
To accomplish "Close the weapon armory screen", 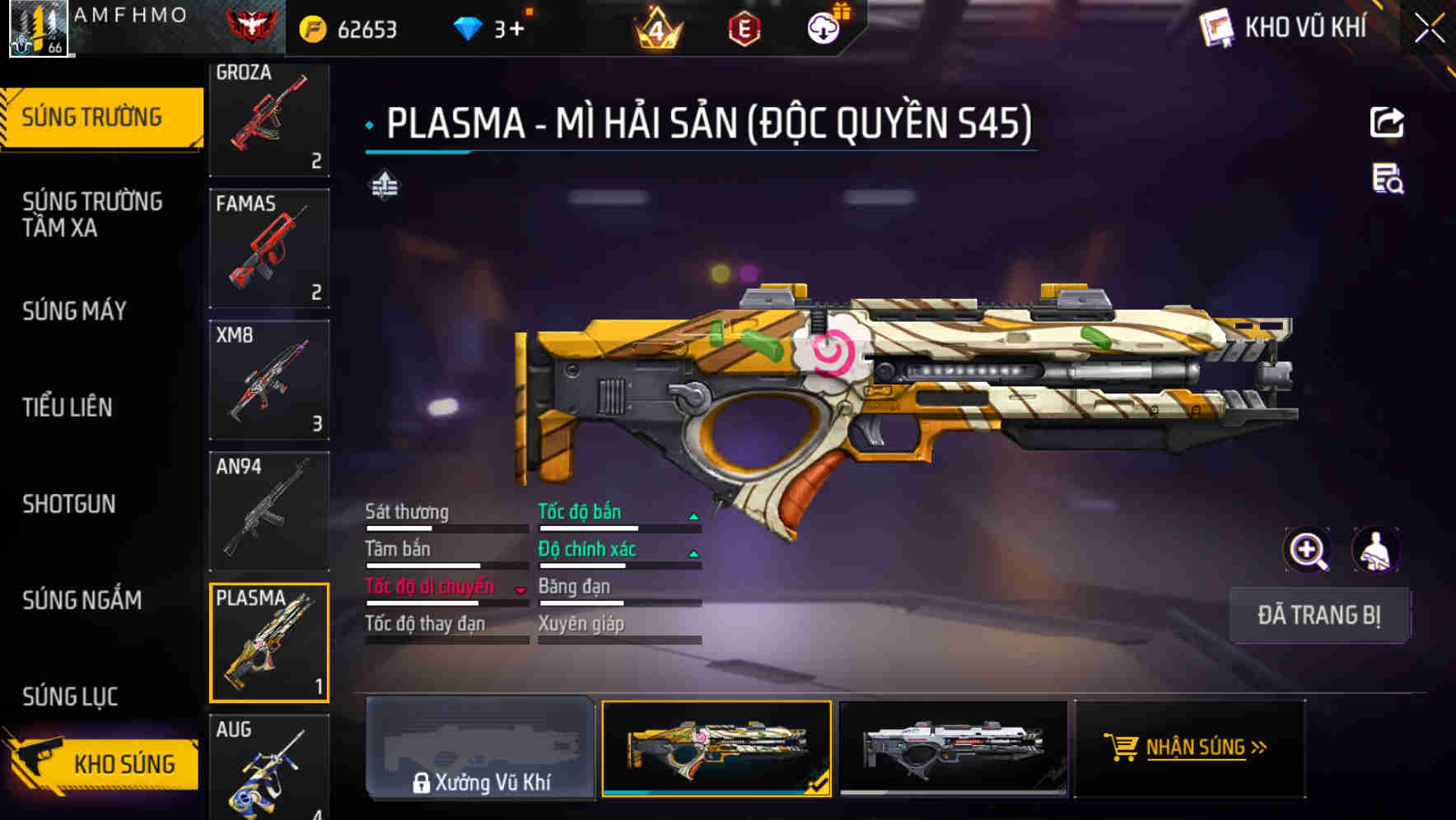I will click(1430, 29).
